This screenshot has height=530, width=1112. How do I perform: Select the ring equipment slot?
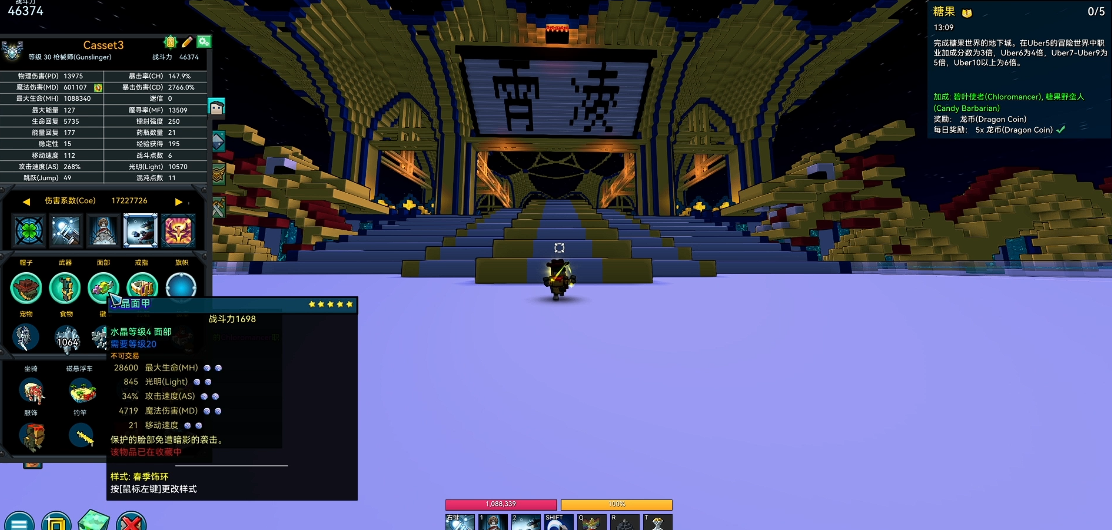tap(143, 288)
